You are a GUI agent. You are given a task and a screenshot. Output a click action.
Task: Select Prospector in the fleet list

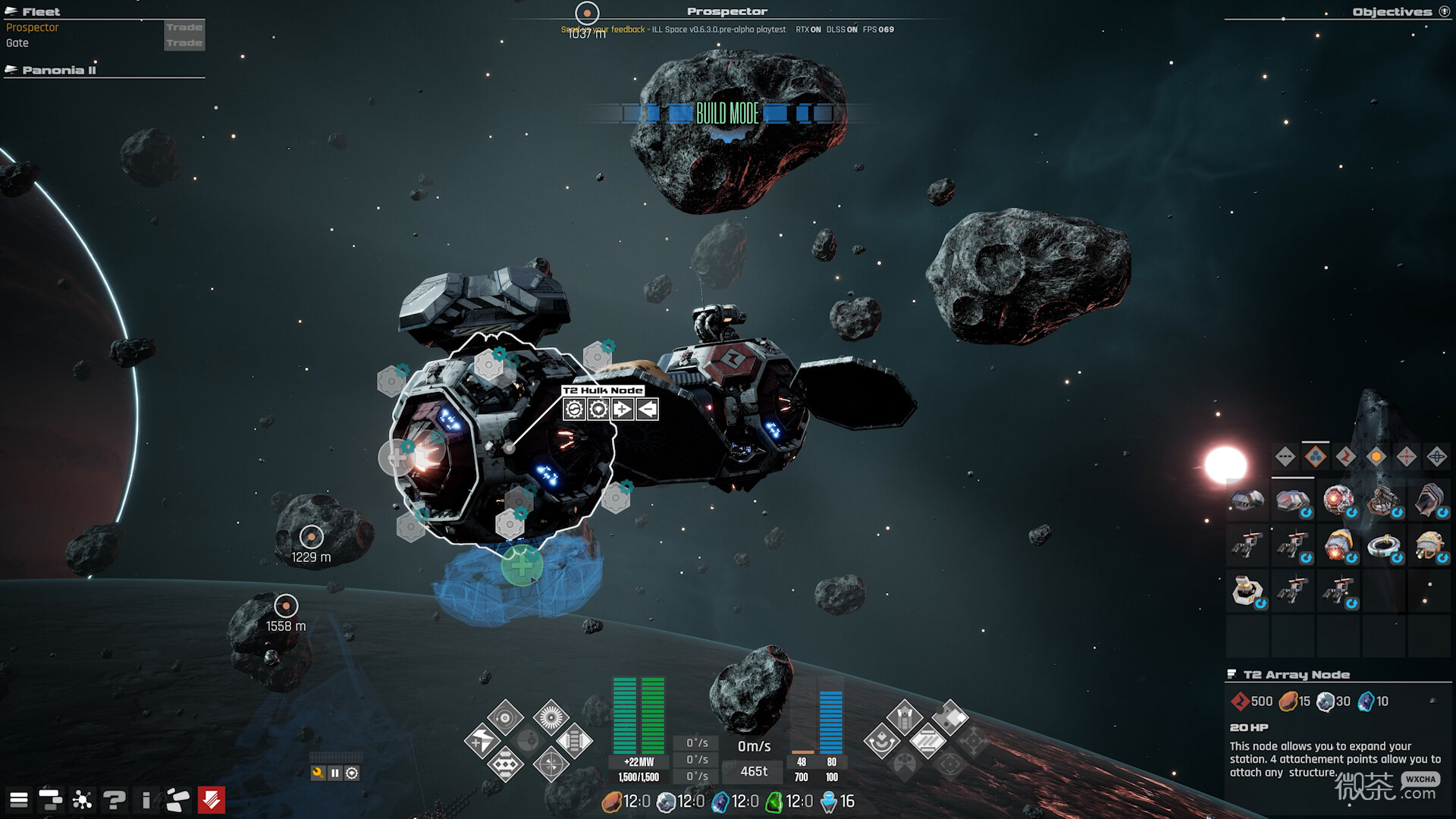click(31, 27)
